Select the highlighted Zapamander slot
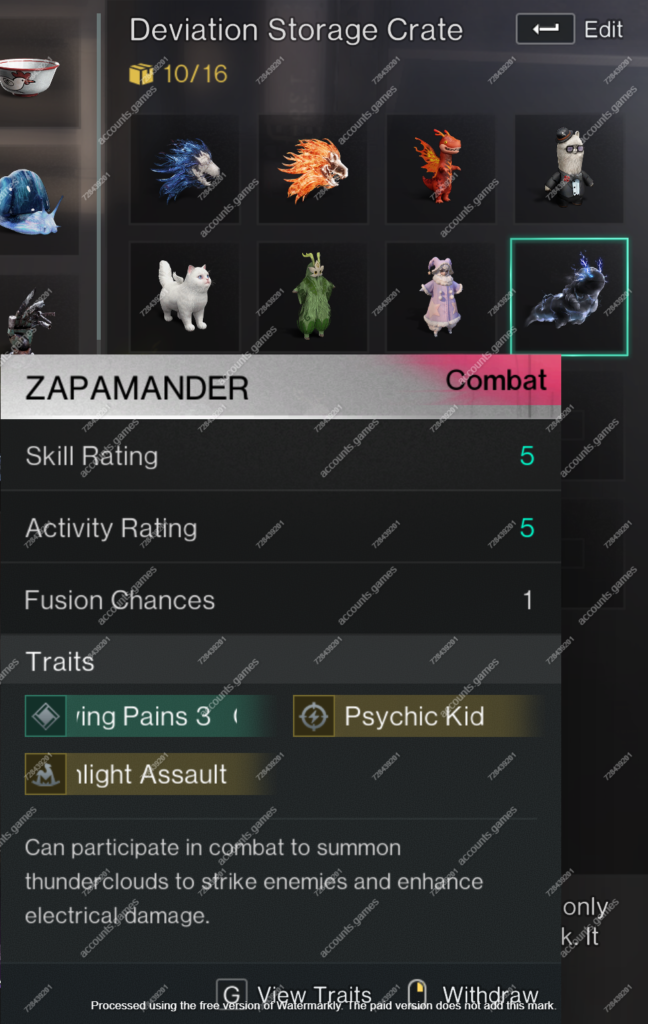The width and height of the screenshot is (648, 1024). pos(568,296)
